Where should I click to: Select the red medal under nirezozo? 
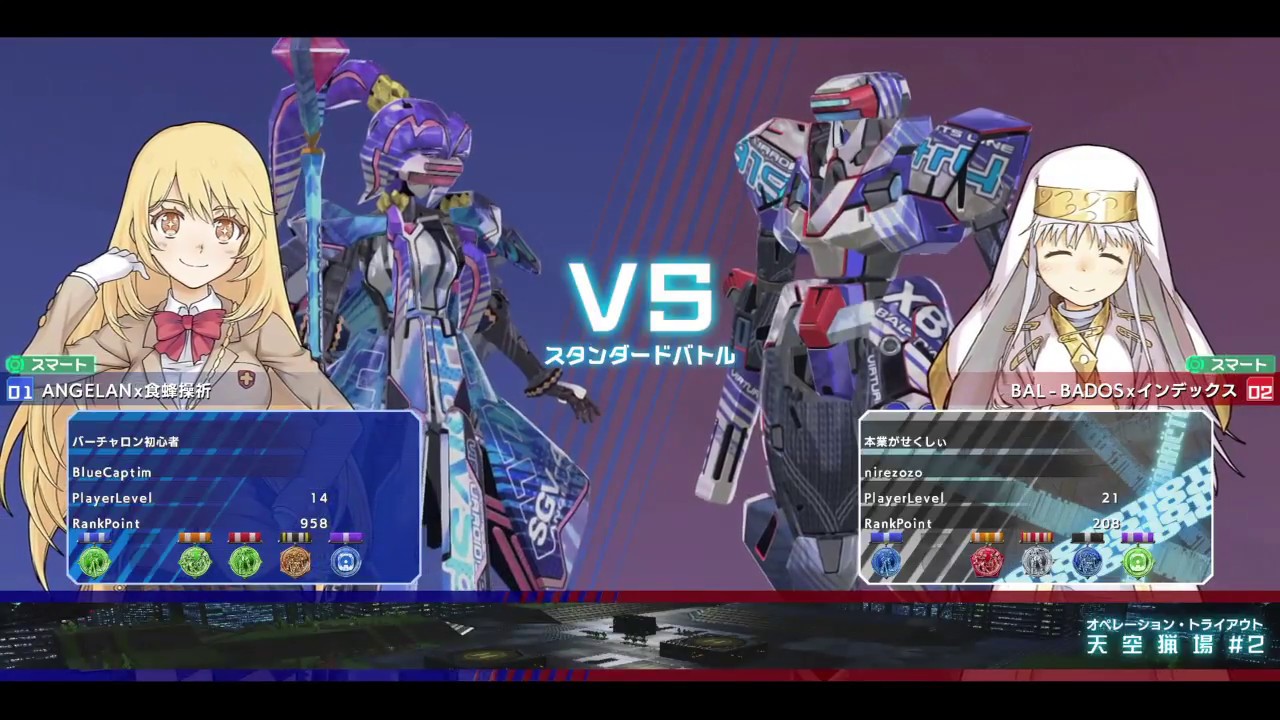coord(986,563)
